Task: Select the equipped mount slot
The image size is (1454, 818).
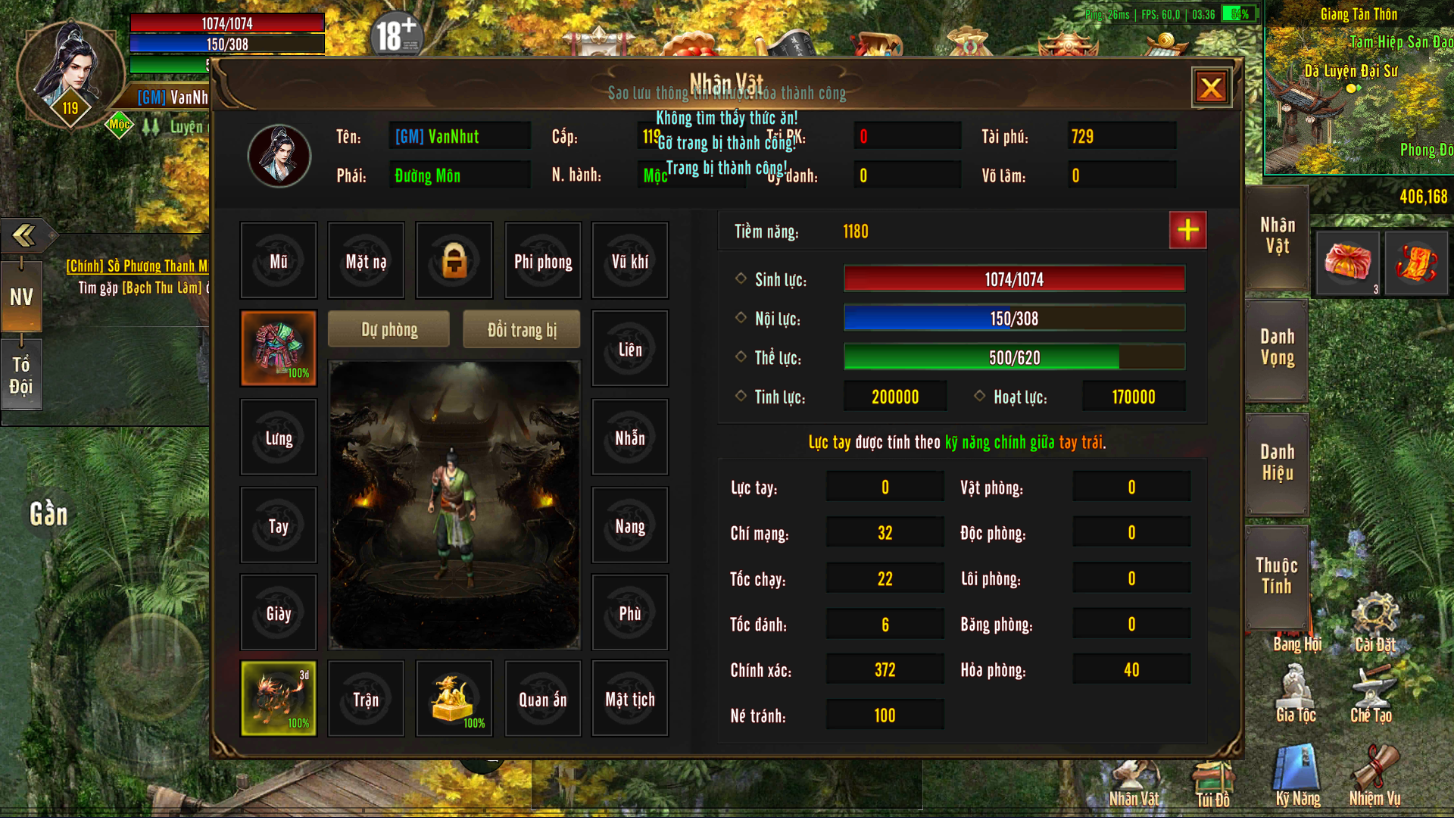Action: click(x=278, y=698)
